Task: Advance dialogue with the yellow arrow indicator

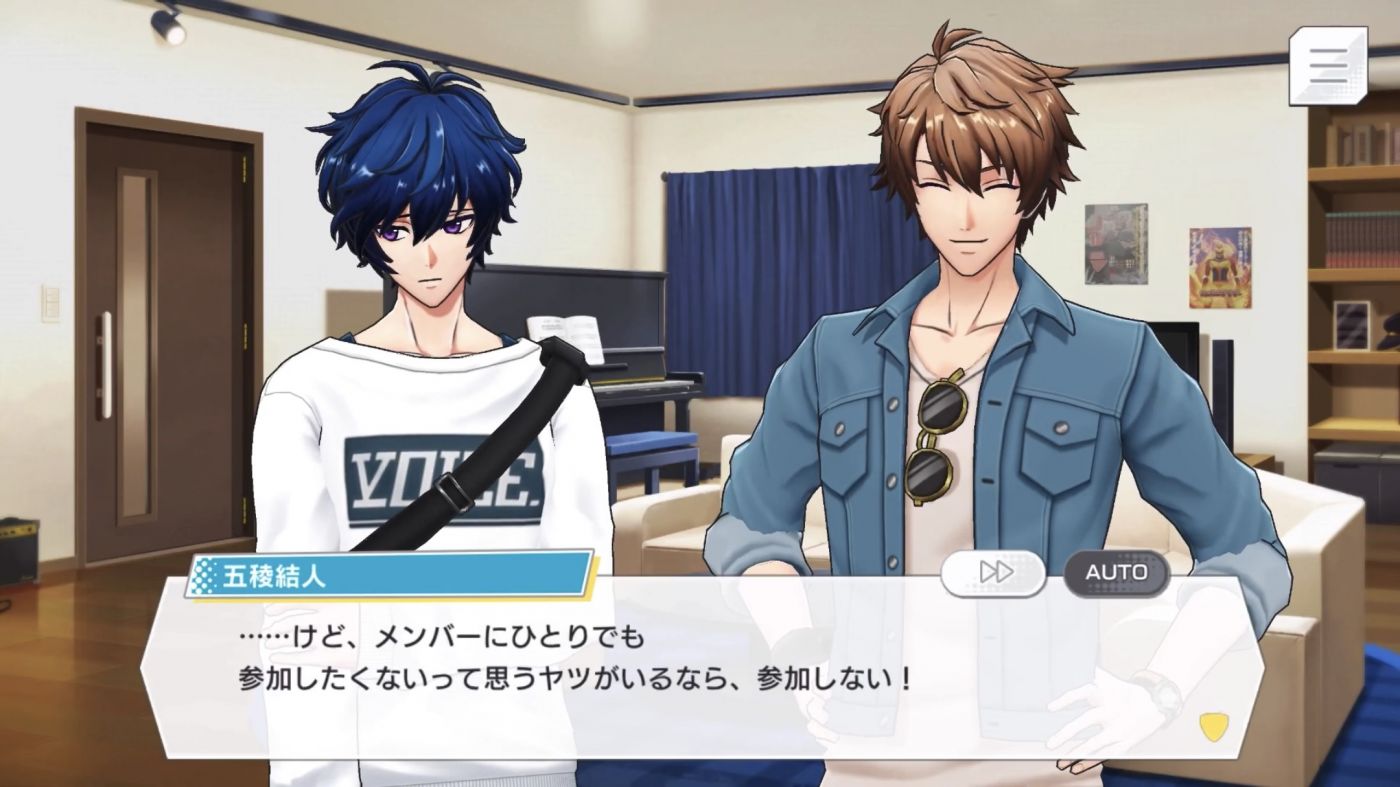Action: pos(1214,726)
